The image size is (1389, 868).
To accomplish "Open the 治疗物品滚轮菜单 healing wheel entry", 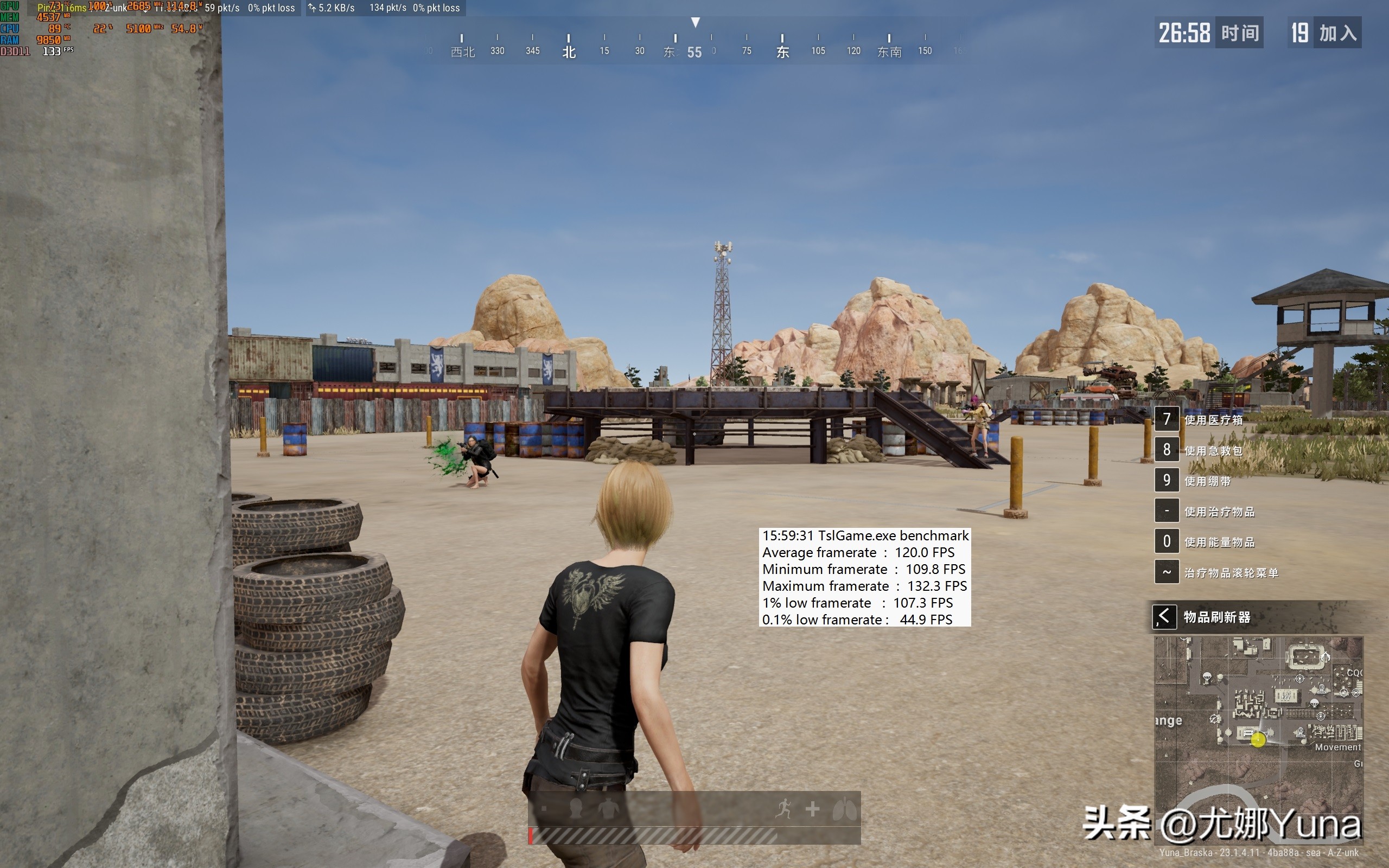I will (x=1231, y=572).
